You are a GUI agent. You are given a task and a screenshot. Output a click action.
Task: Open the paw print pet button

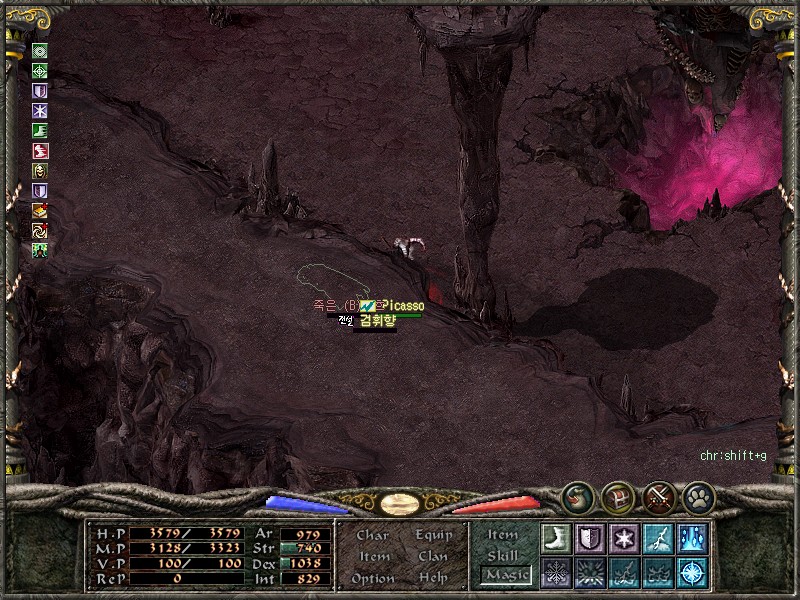click(698, 495)
